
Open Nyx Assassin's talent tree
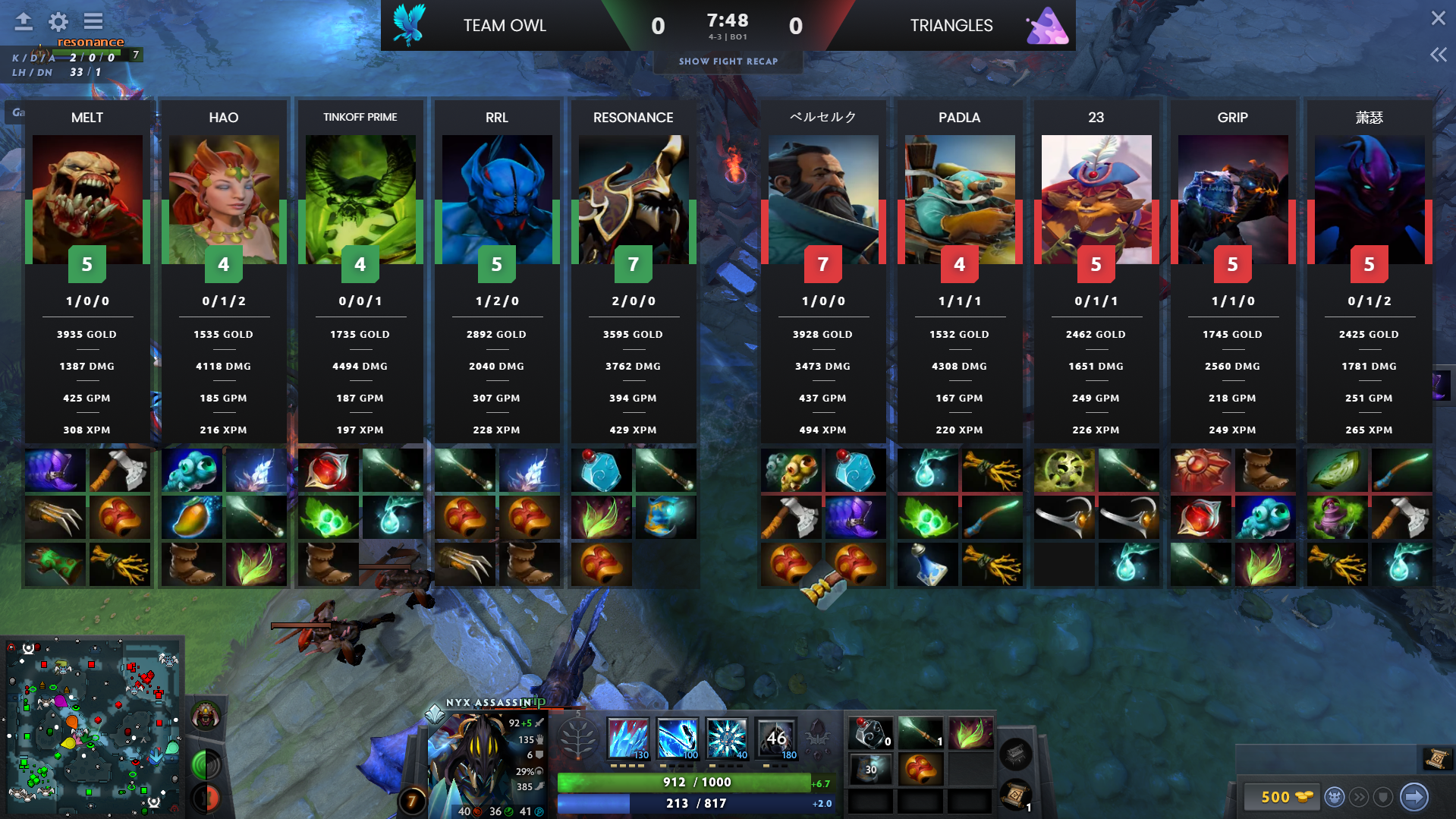(x=579, y=736)
